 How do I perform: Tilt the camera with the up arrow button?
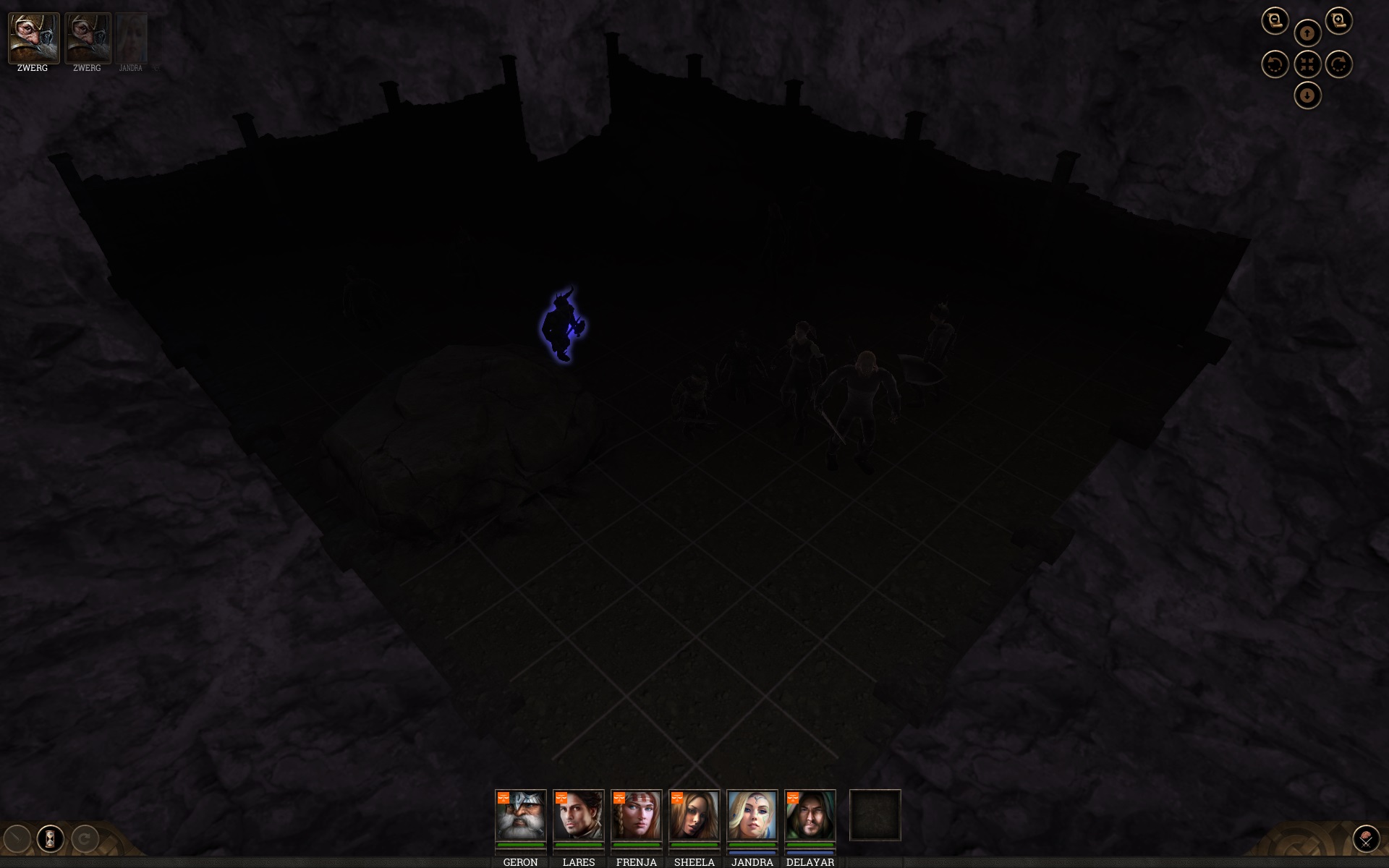click(1307, 33)
